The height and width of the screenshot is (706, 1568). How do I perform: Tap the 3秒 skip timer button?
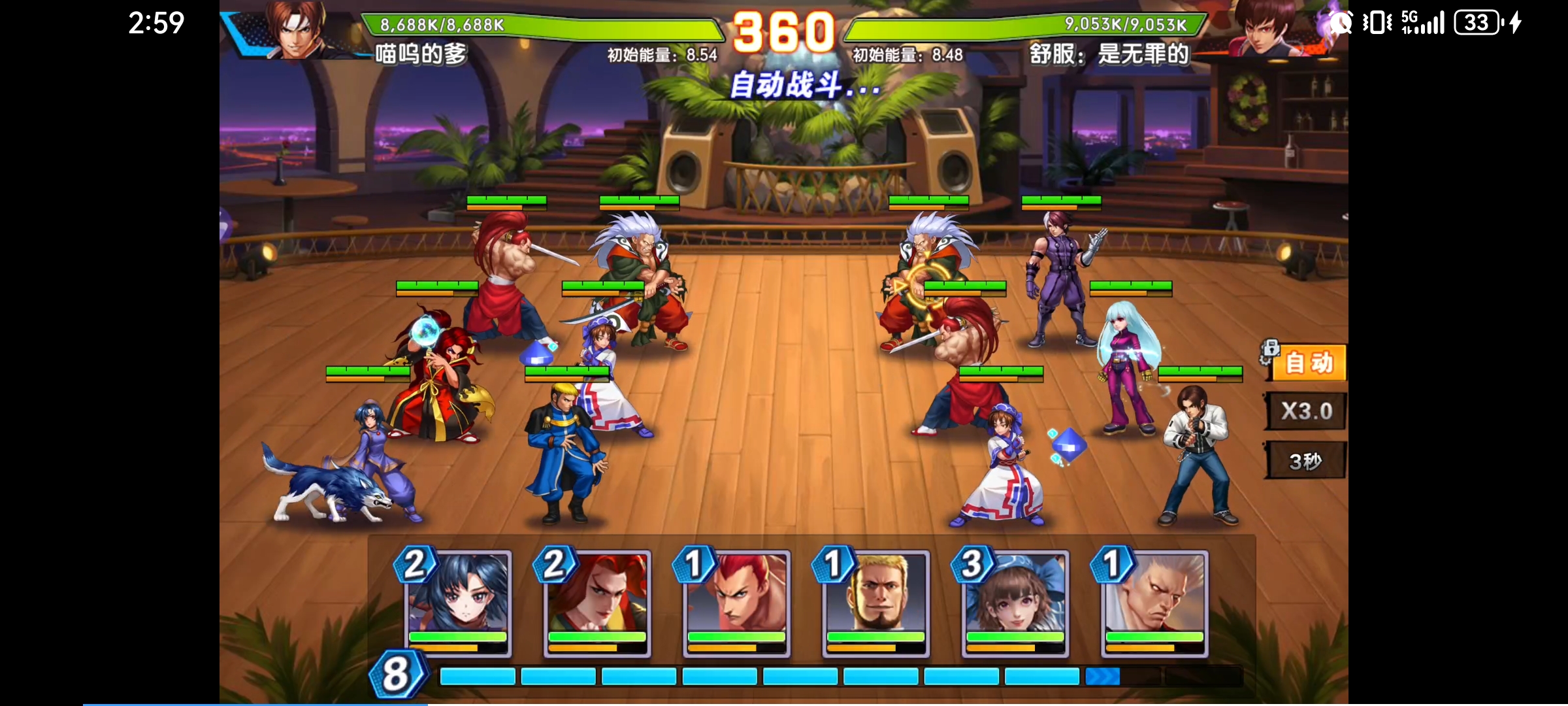click(1305, 461)
